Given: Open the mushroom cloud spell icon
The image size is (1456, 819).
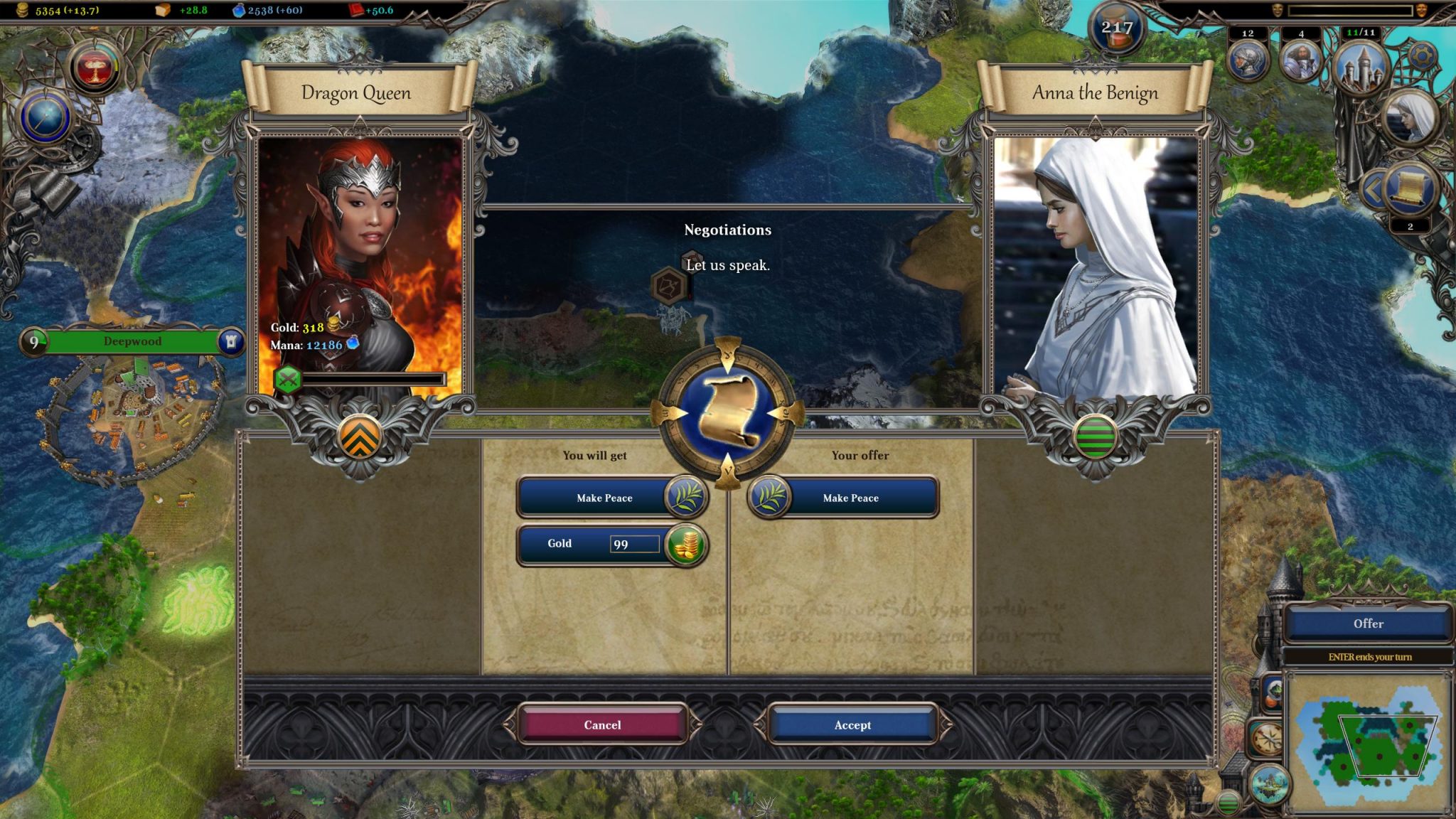Looking at the screenshot, I should (x=95, y=68).
